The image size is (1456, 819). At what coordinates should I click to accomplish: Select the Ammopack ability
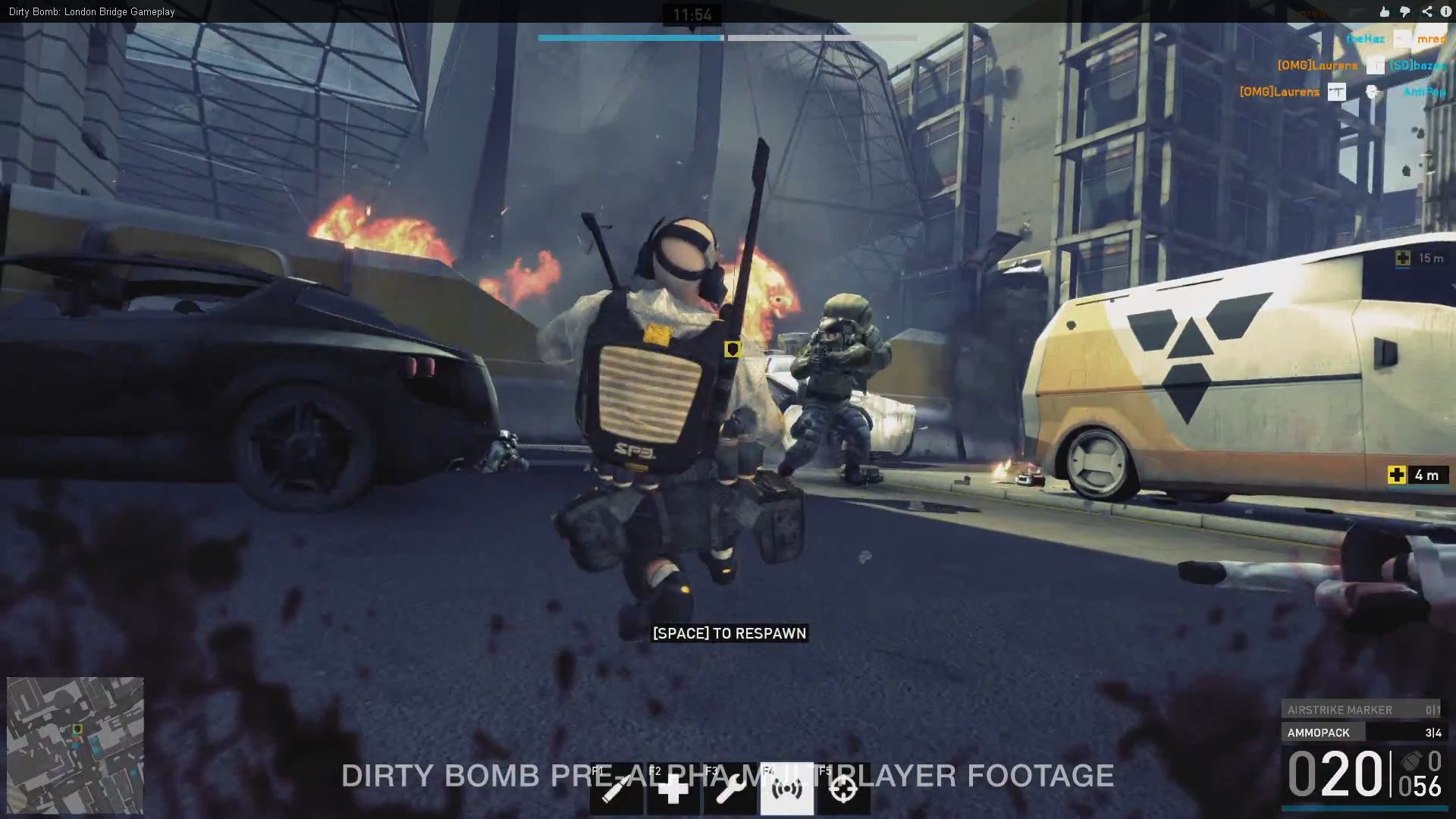click(x=1360, y=733)
